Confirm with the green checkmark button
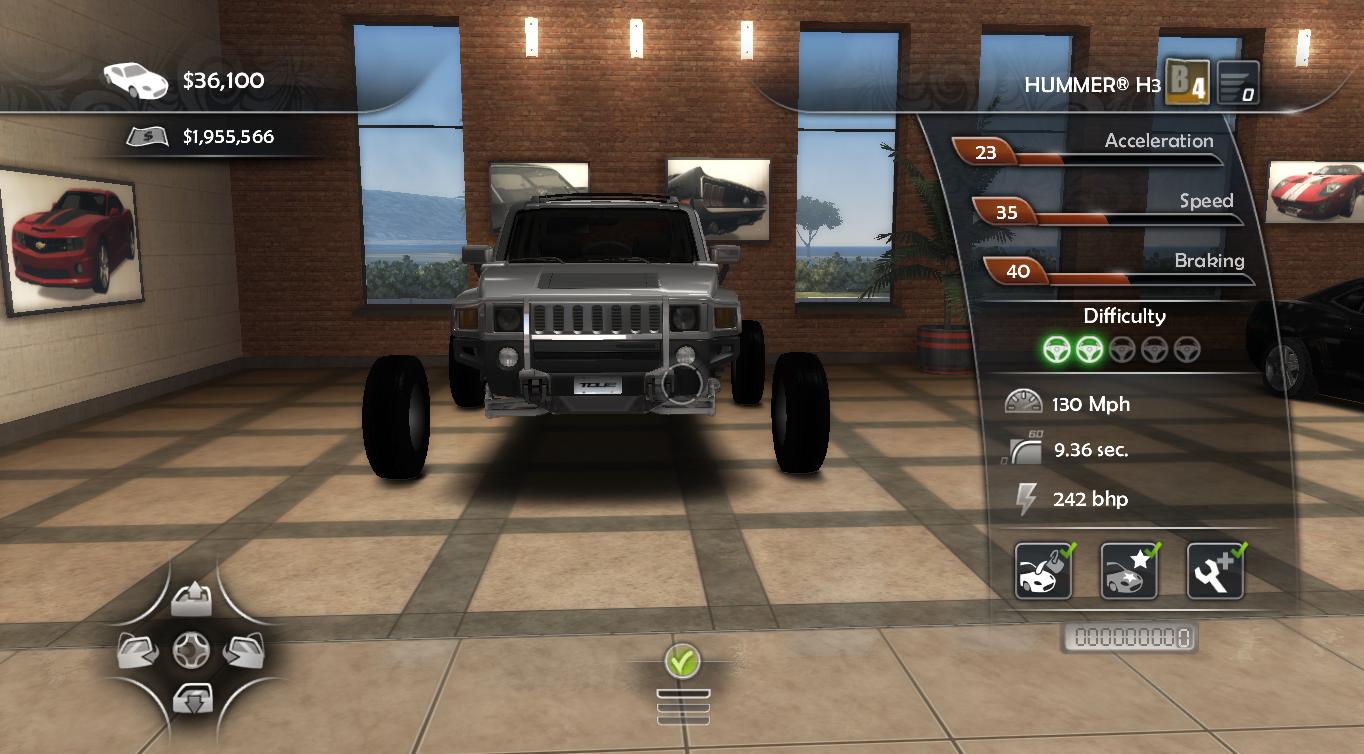Viewport: 1364px width, 754px height. coord(683,660)
